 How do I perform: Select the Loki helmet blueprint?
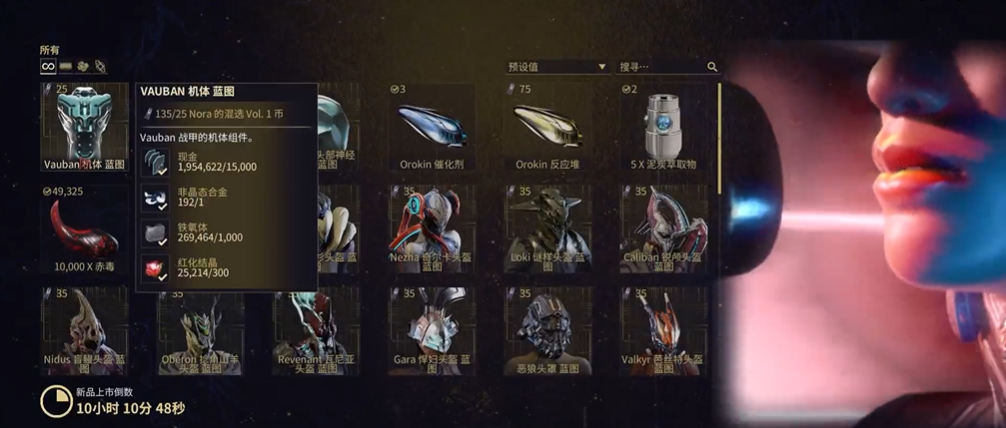click(548, 230)
